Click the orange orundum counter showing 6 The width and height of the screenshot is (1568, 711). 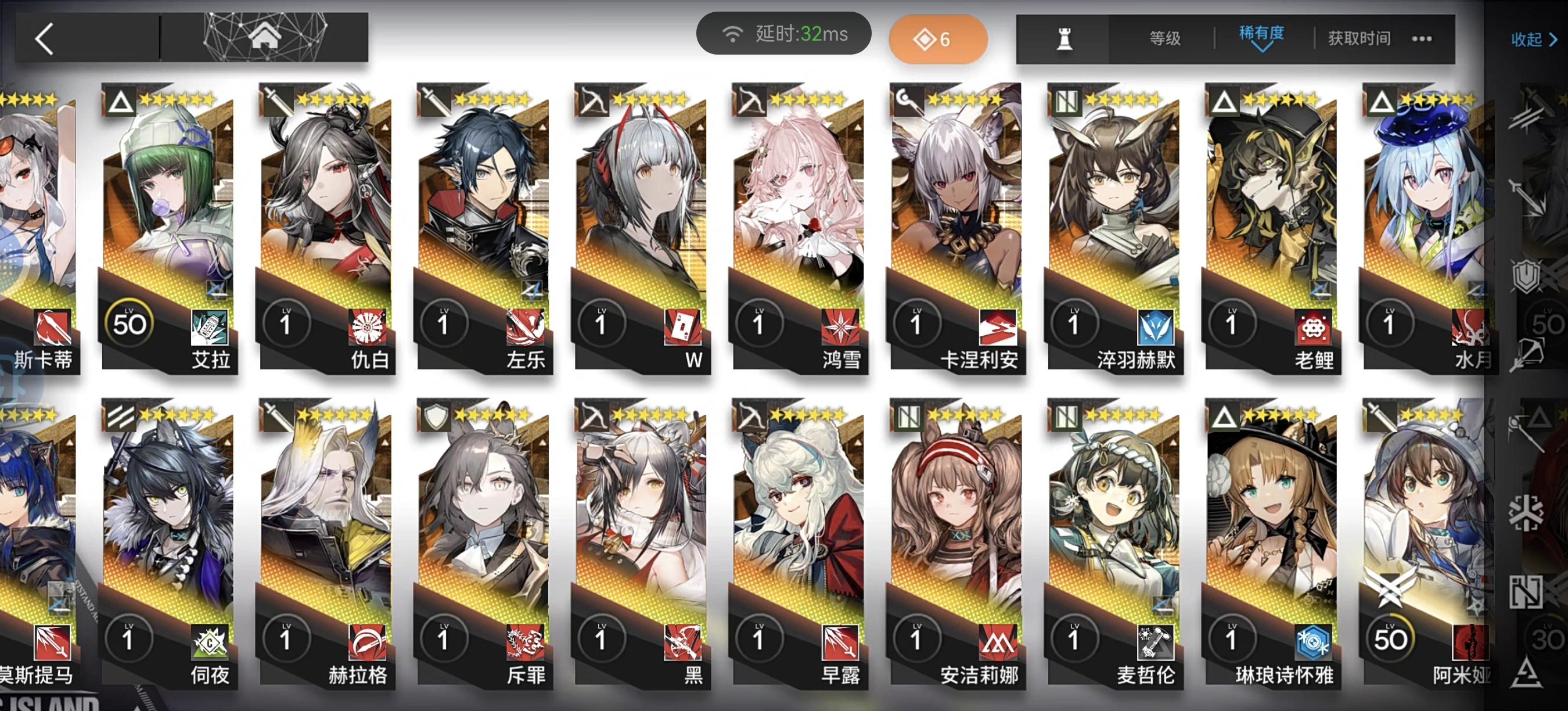pos(937,38)
